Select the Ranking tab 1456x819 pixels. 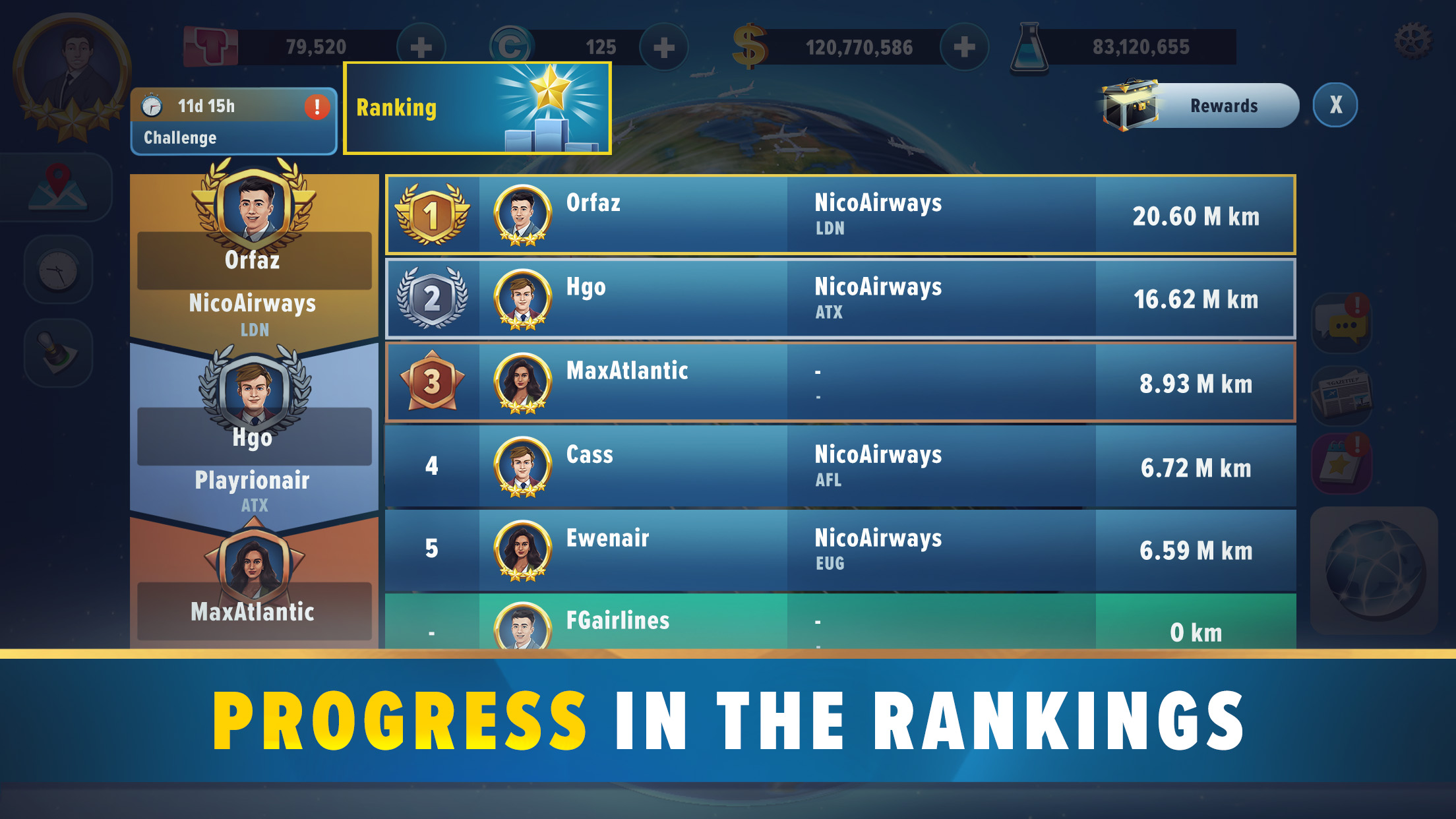477,107
